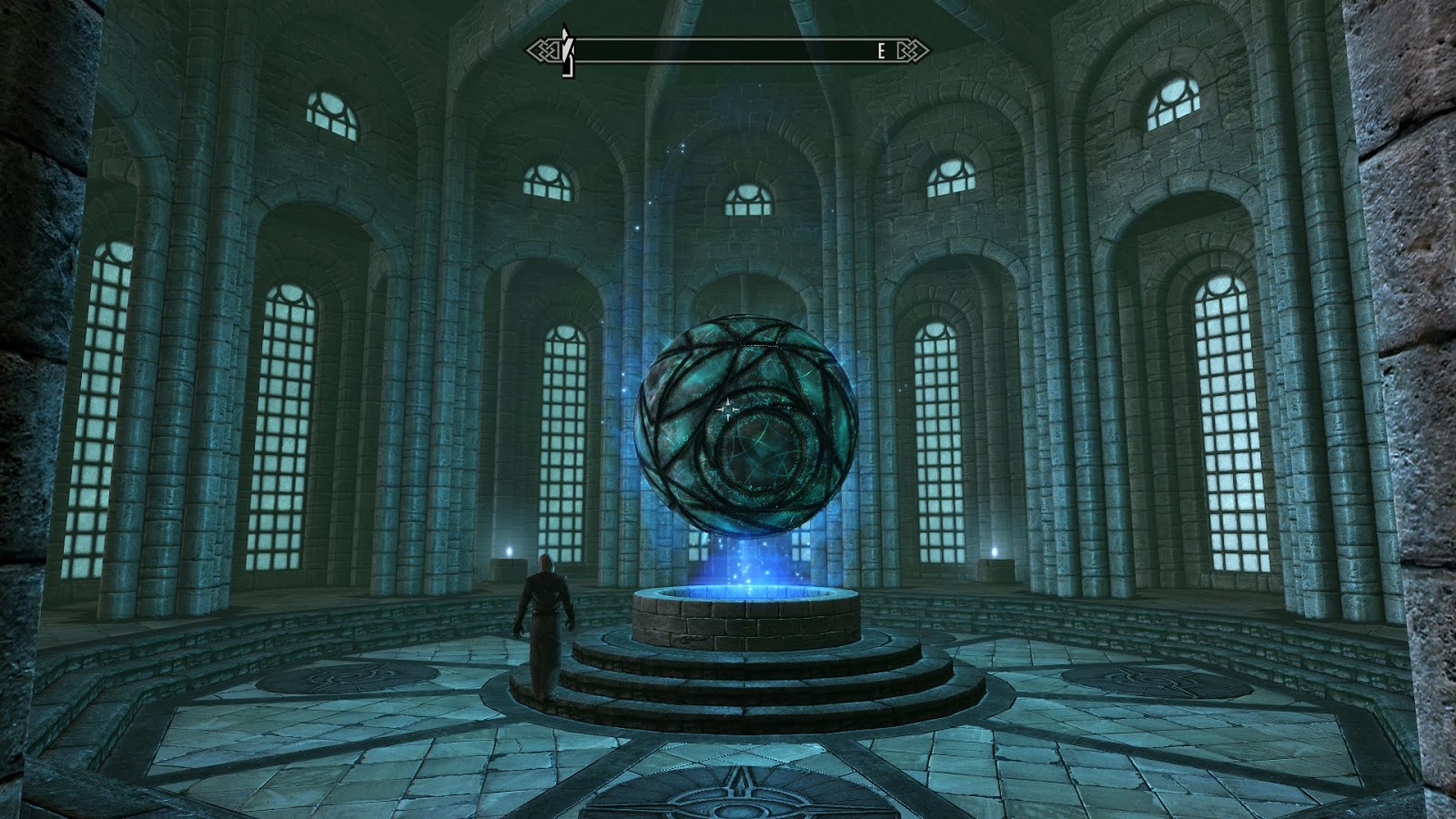Click the right knotwork end cap of the compass
The width and height of the screenshot is (1456, 819).
(912, 50)
